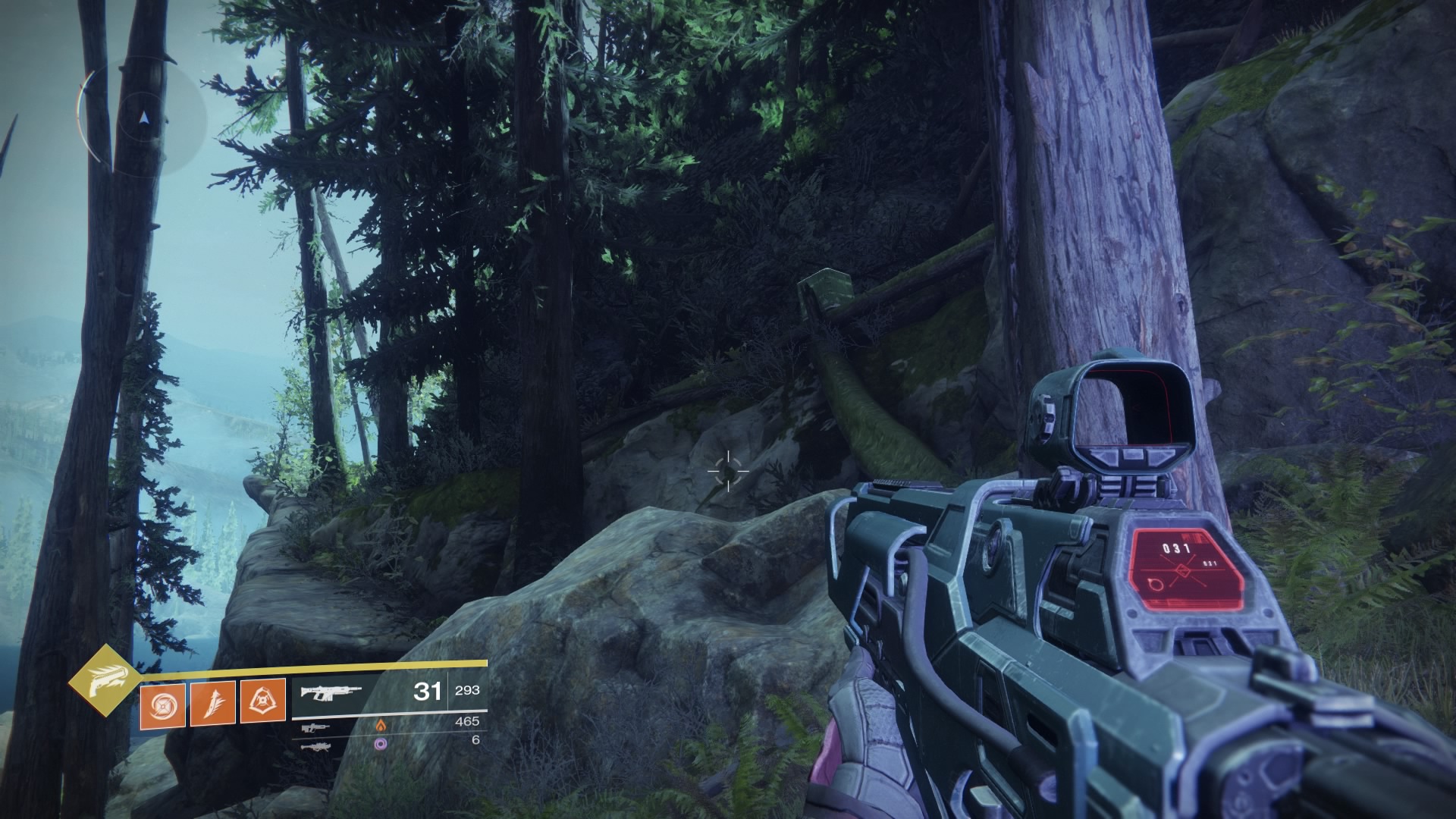Screen dimensions: 1456x819
Task: Switch to the solar energy weapon slot
Action: (x=315, y=728)
